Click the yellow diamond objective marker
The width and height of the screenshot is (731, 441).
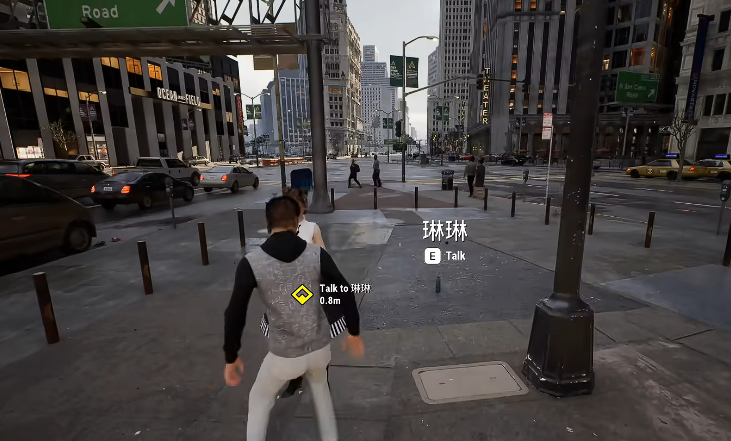tap(302, 294)
